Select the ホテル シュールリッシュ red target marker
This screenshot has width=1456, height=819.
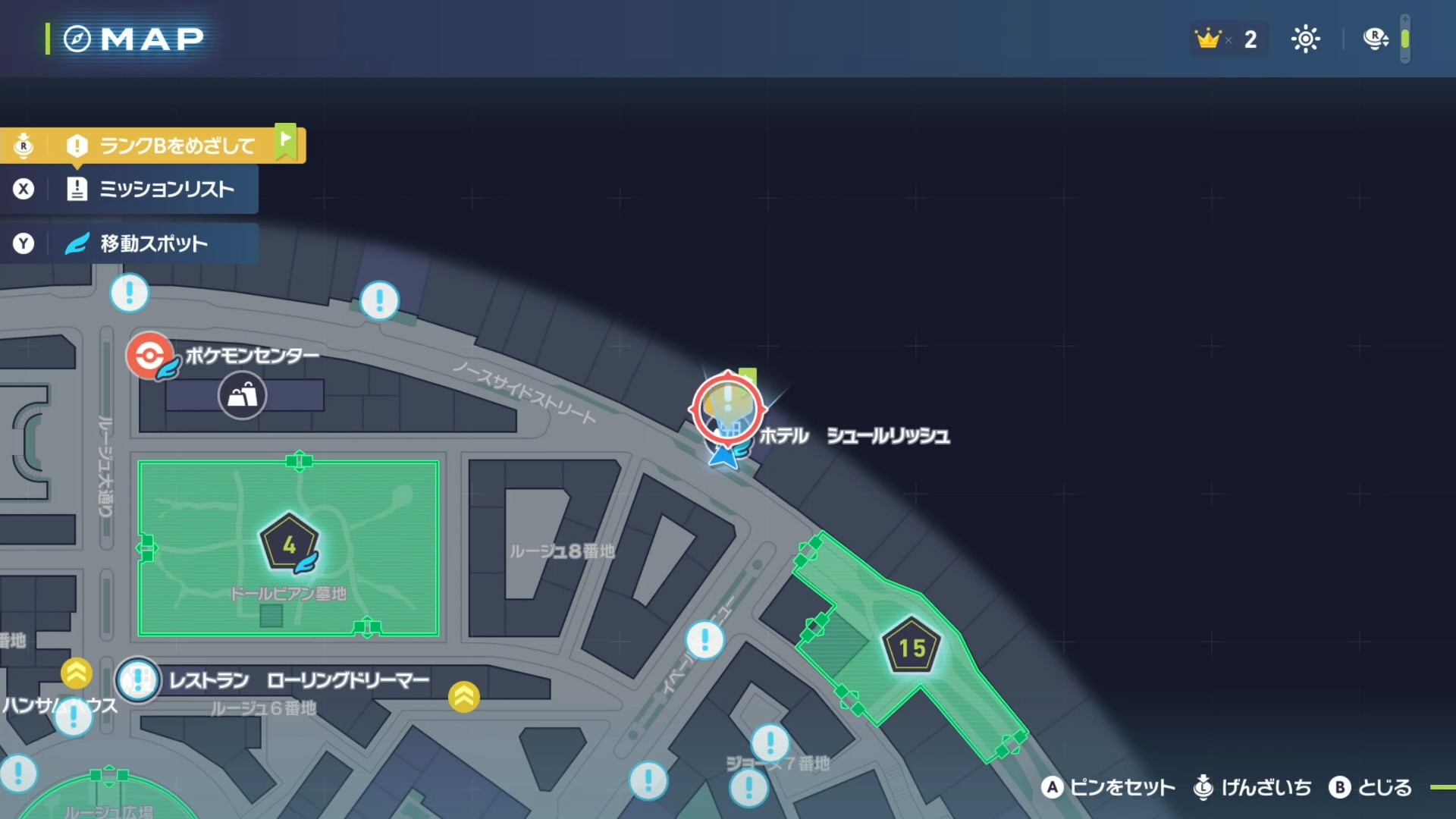point(727,408)
